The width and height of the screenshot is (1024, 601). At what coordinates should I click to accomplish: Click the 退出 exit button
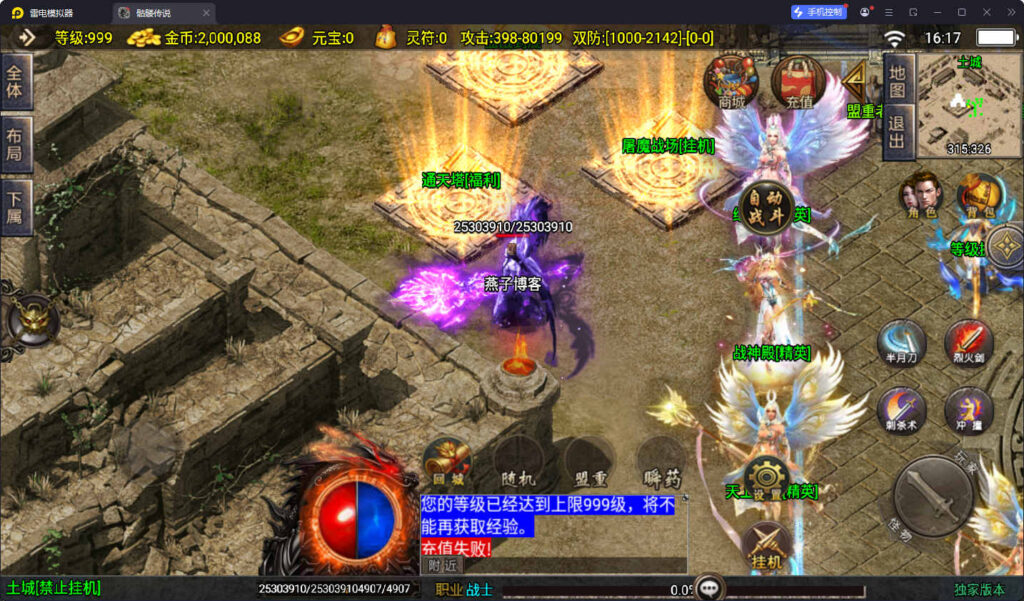pos(898,131)
